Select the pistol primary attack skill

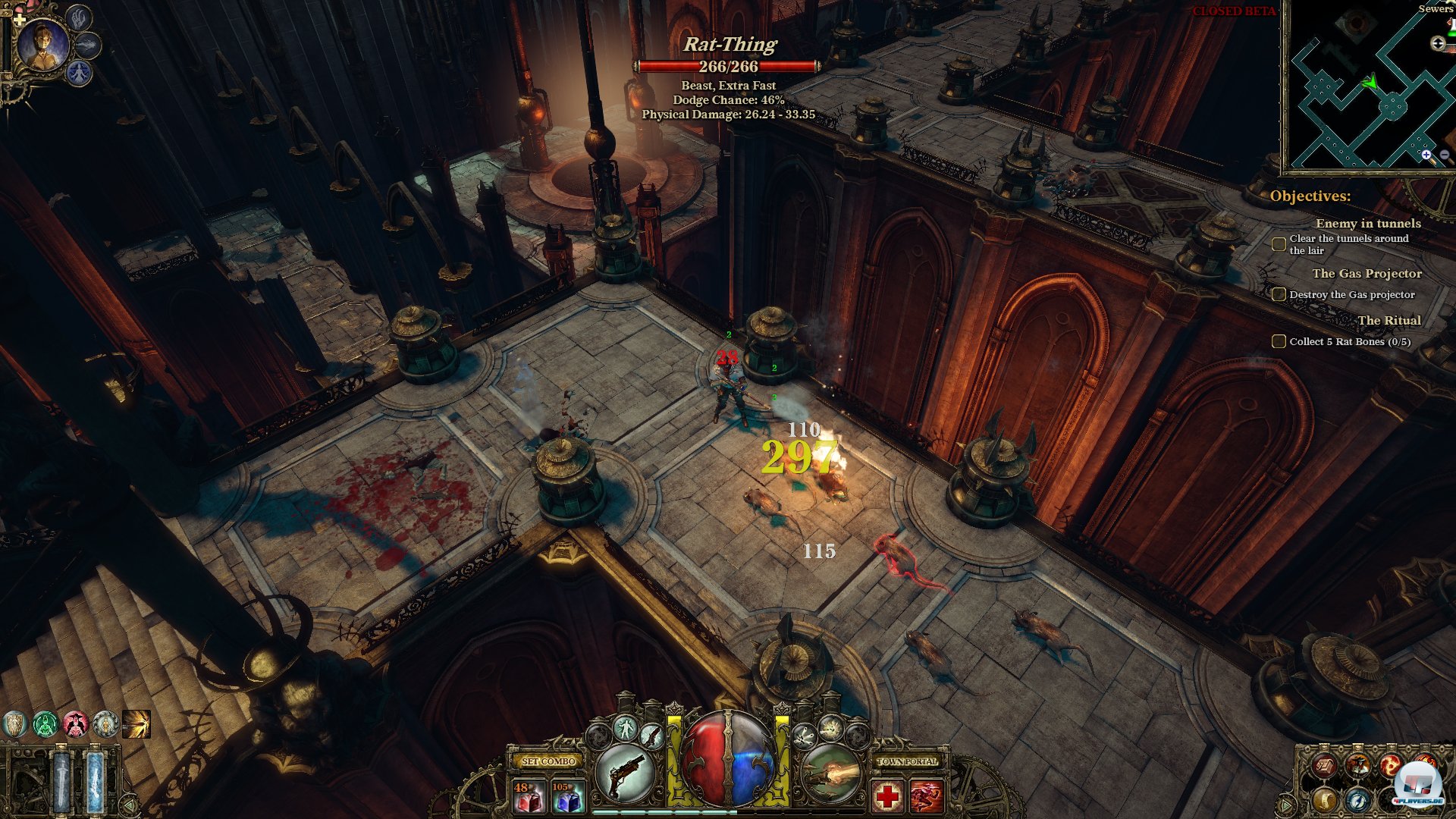point(626,773)
